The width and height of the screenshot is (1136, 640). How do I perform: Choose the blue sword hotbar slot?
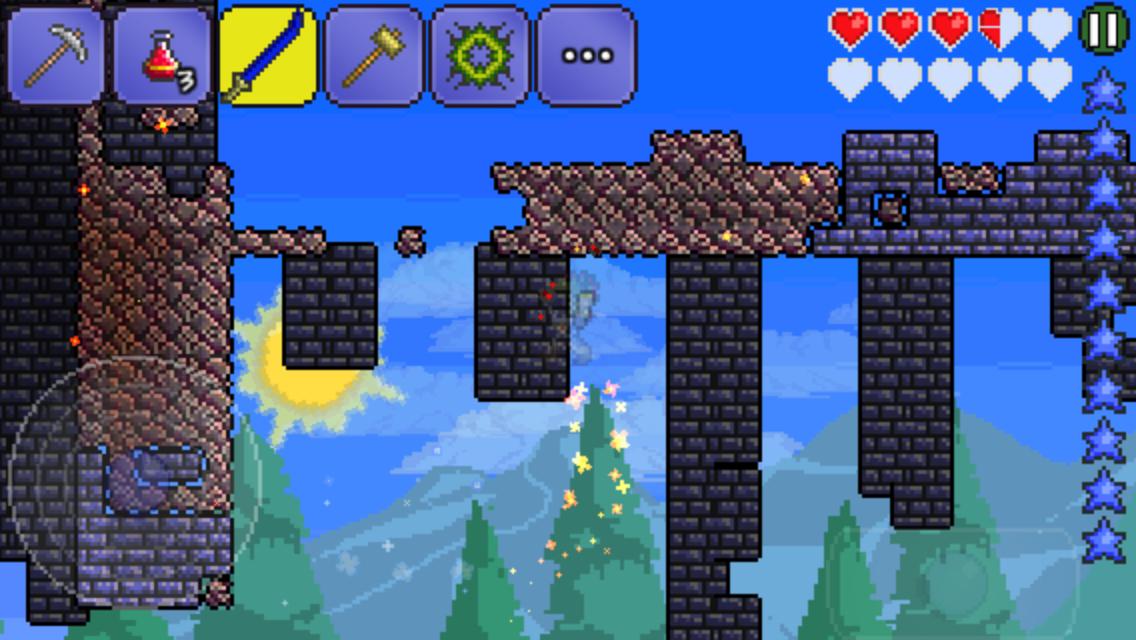(268, 56)
